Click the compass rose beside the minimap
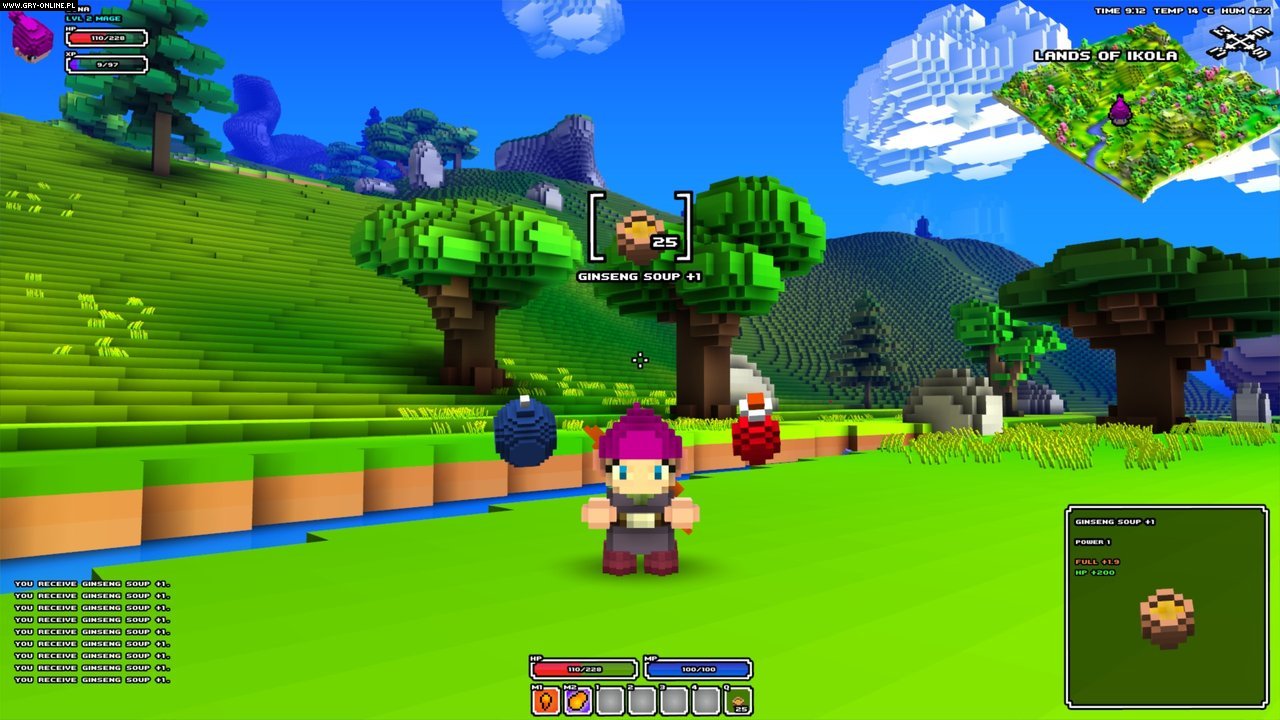The width and height of the screenshot is (1280, 720). (1238, 42)
